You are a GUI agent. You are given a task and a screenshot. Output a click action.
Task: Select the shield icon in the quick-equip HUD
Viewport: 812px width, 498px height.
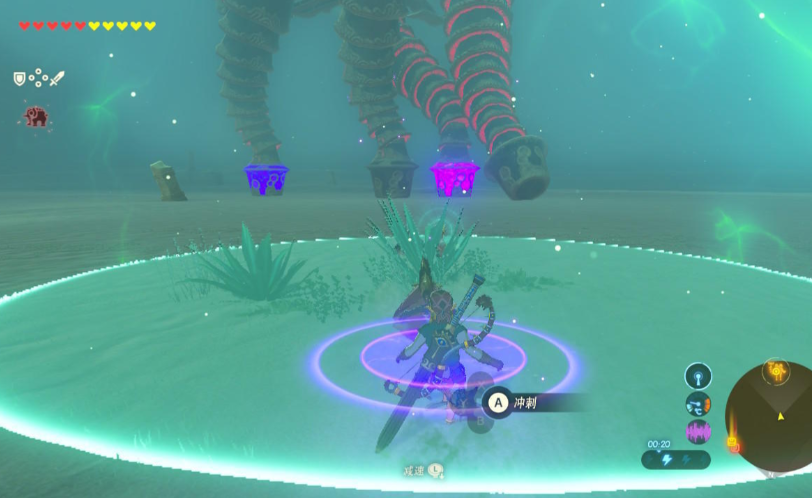(19, 78)
